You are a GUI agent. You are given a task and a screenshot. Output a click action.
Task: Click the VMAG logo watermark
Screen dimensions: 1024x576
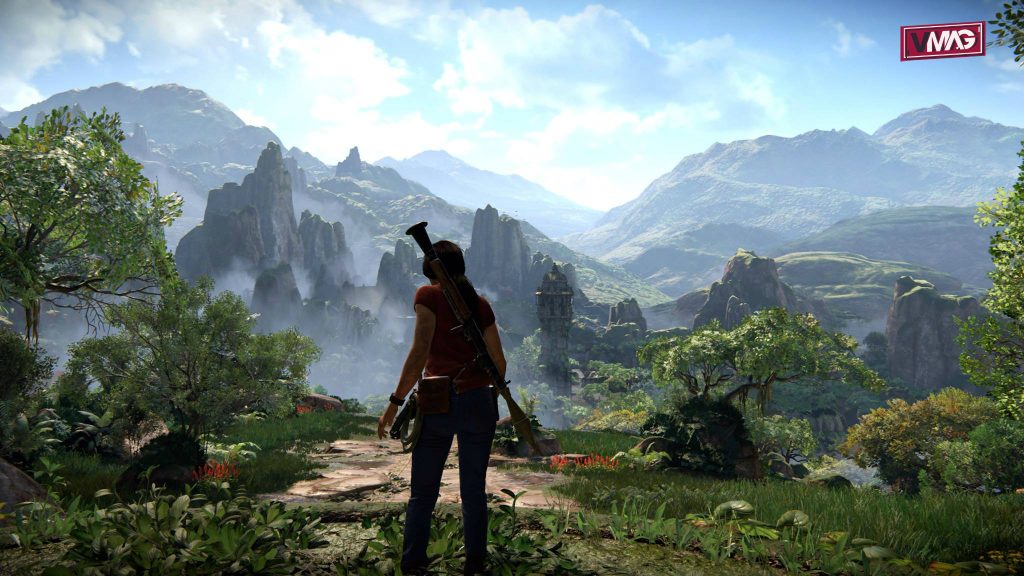[942, 41]
